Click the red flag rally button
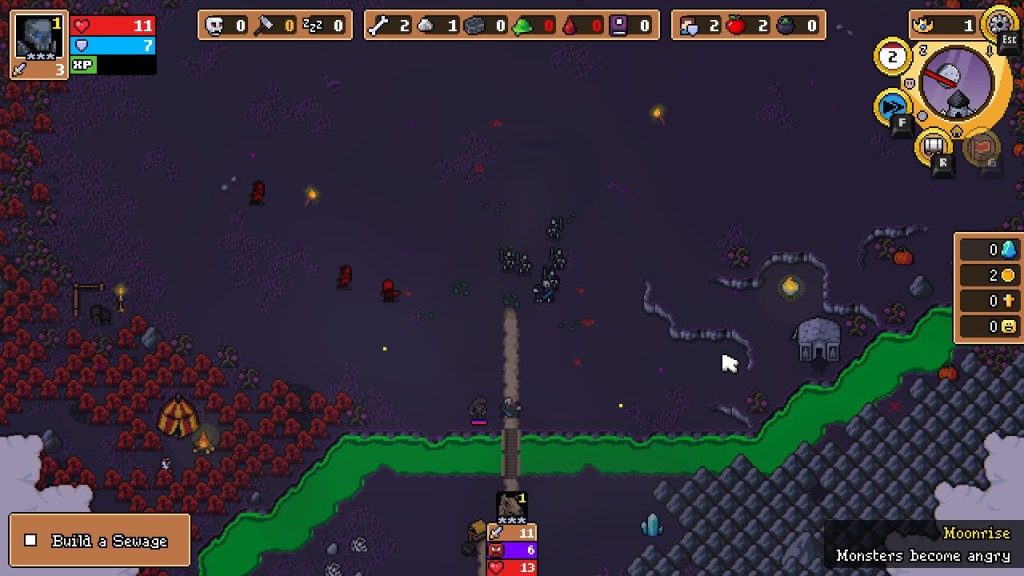This screenshot has width=1024, height=576. point(984,146)
